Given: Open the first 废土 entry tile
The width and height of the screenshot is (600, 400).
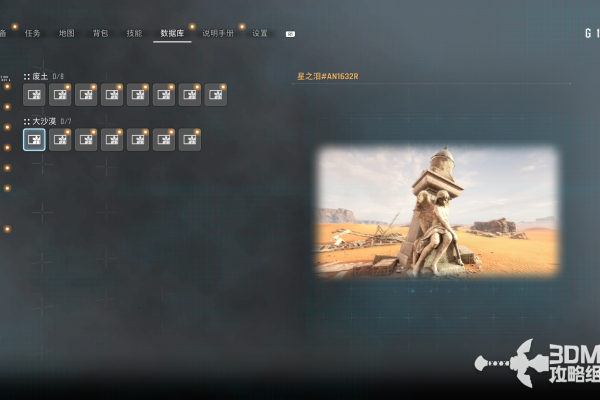Looking at the screenshot, I should [34, 95].
